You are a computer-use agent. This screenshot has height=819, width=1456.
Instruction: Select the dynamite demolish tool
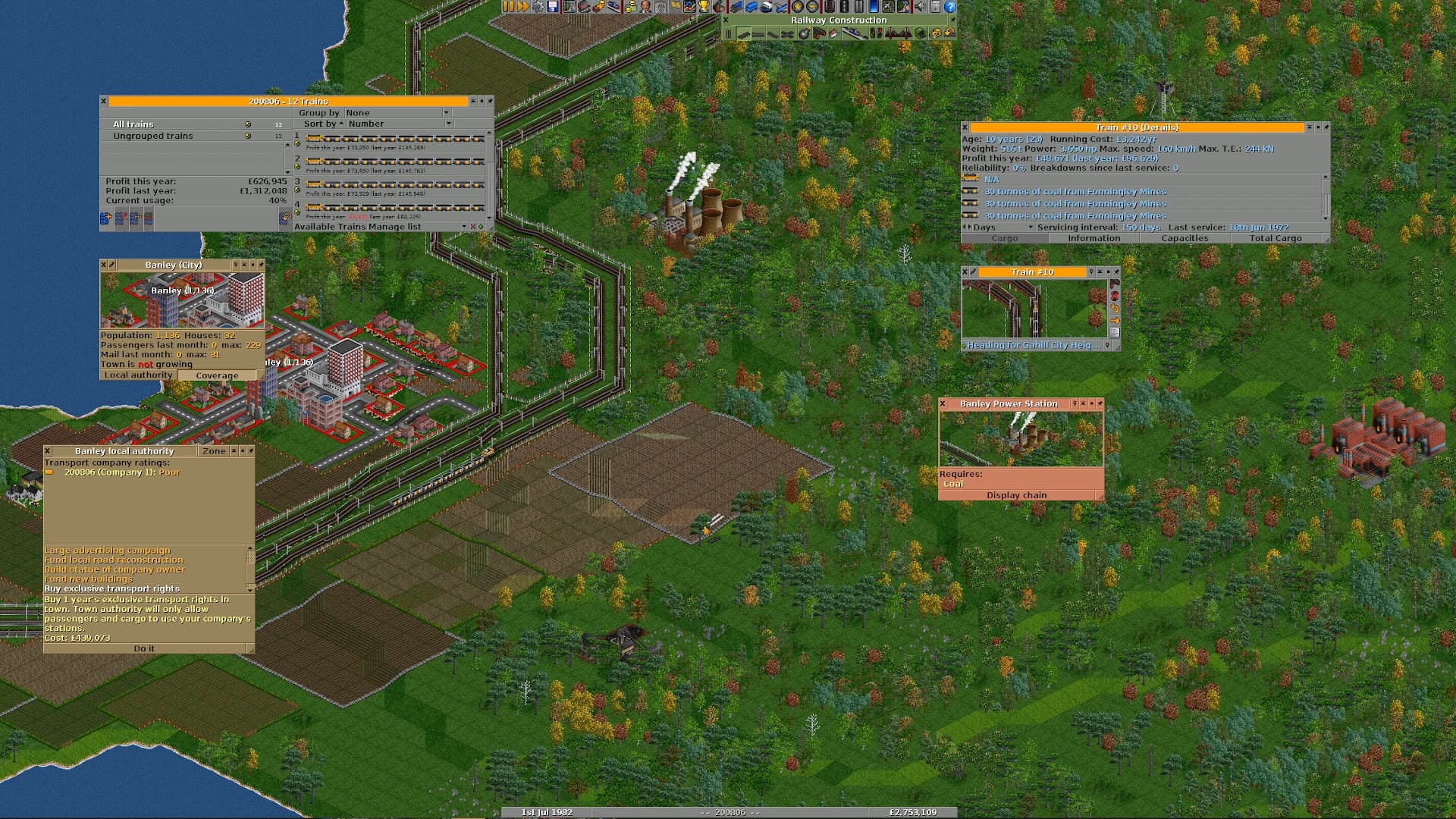[804, 33]
